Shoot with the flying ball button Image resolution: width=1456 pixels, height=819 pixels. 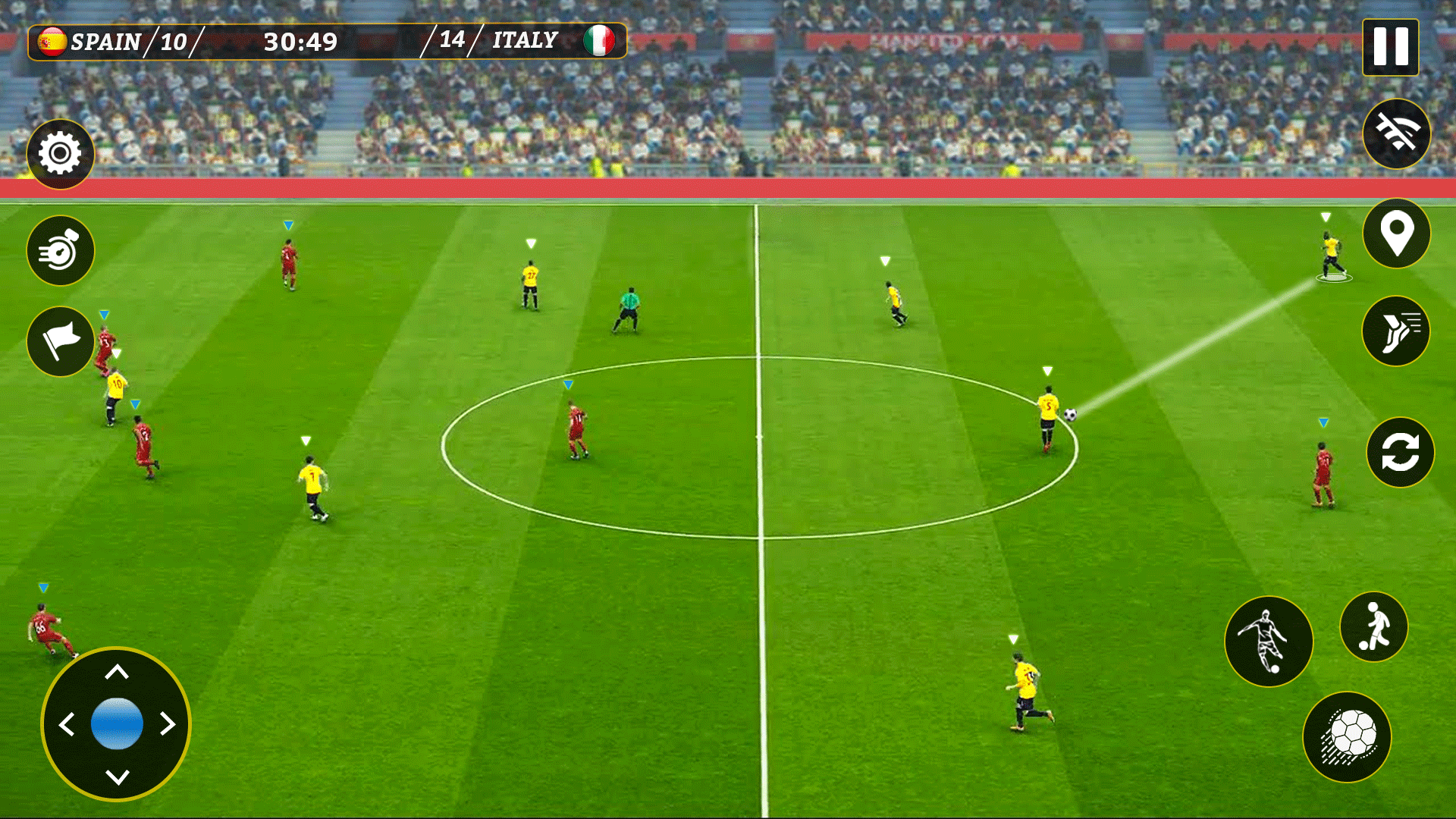click(1347, 737)
